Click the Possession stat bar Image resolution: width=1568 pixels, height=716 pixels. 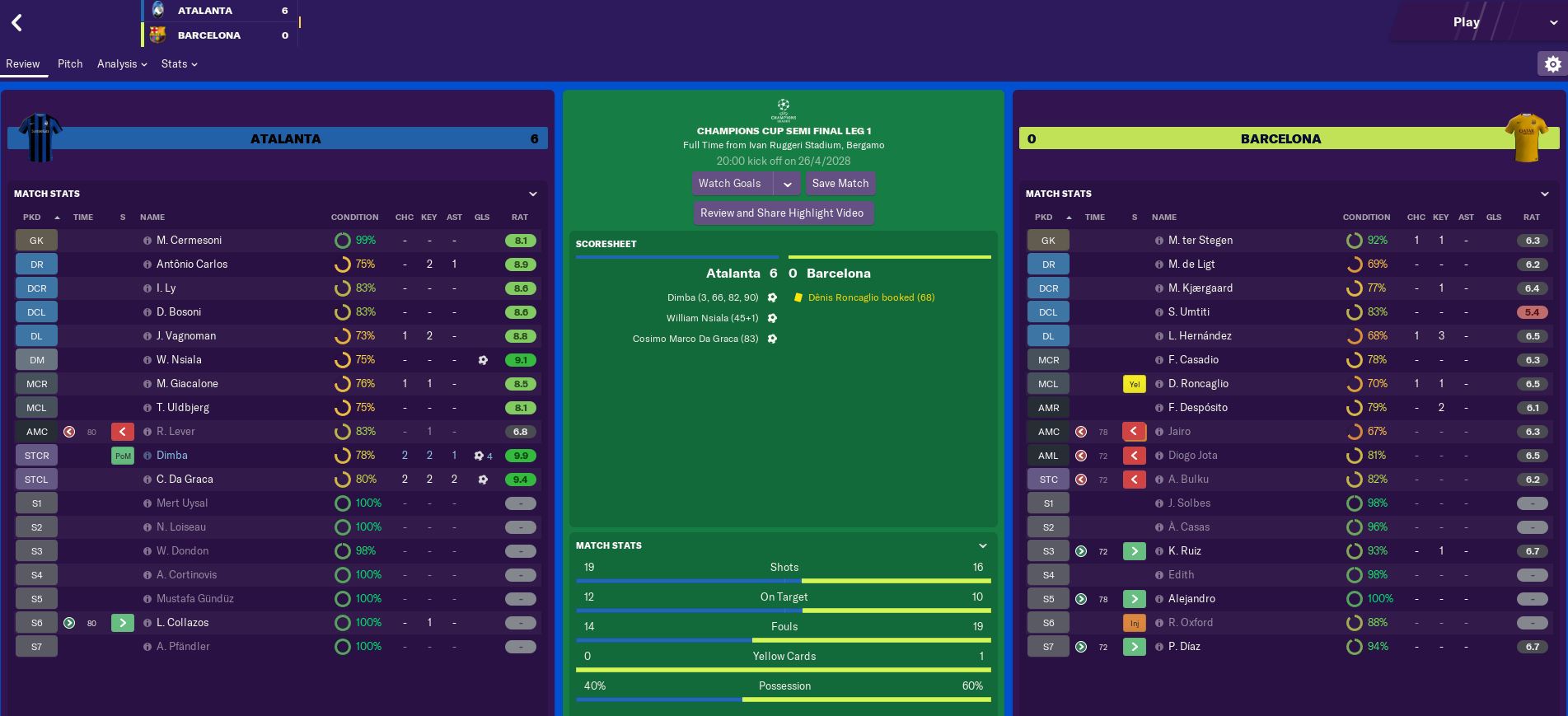point(784,698)
